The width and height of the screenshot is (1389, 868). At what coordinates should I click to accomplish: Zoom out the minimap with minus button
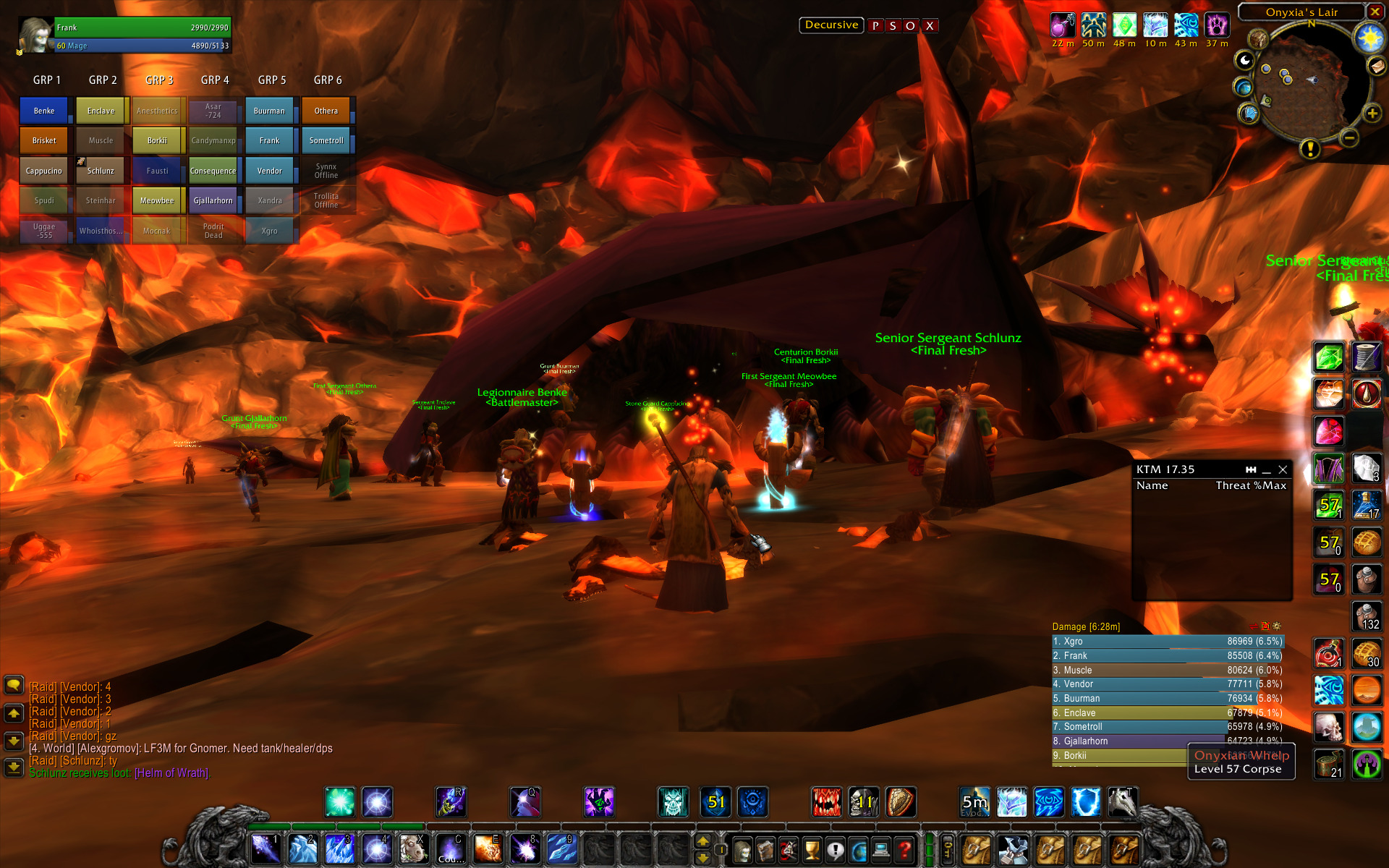tap(1348, 137)
